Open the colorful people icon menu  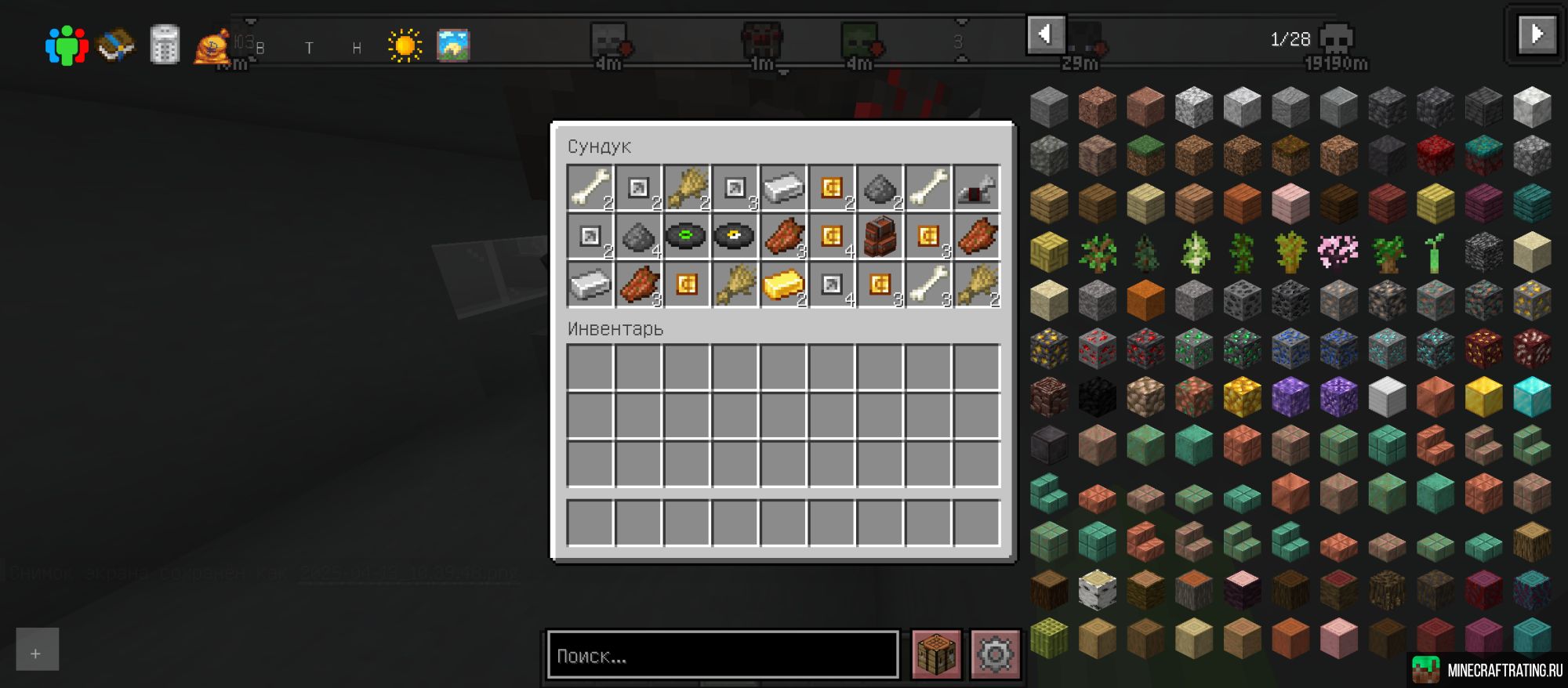pyautogui.click(x=66, y=45)
